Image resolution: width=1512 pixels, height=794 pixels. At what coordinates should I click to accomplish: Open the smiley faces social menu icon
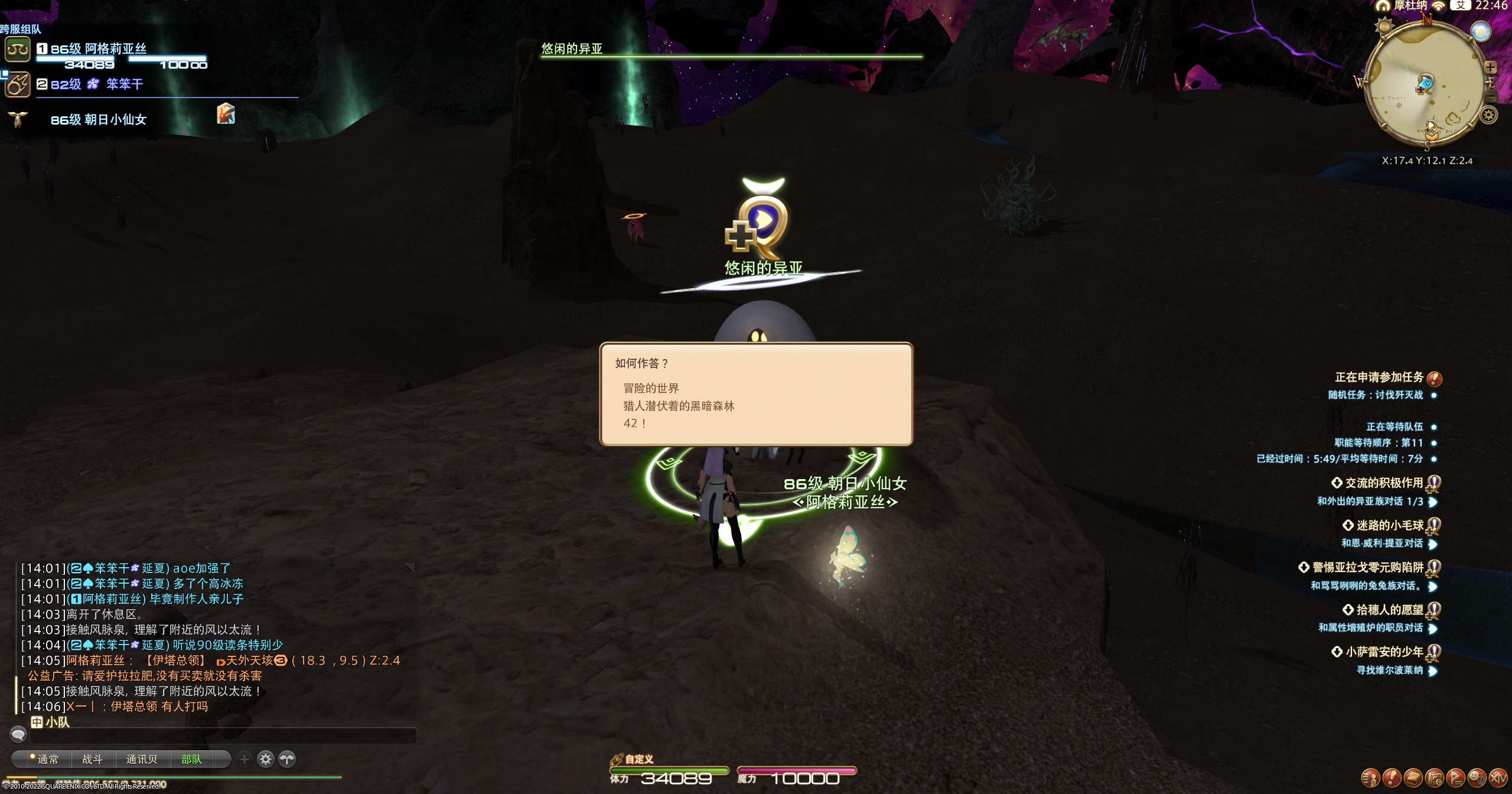1477,777
